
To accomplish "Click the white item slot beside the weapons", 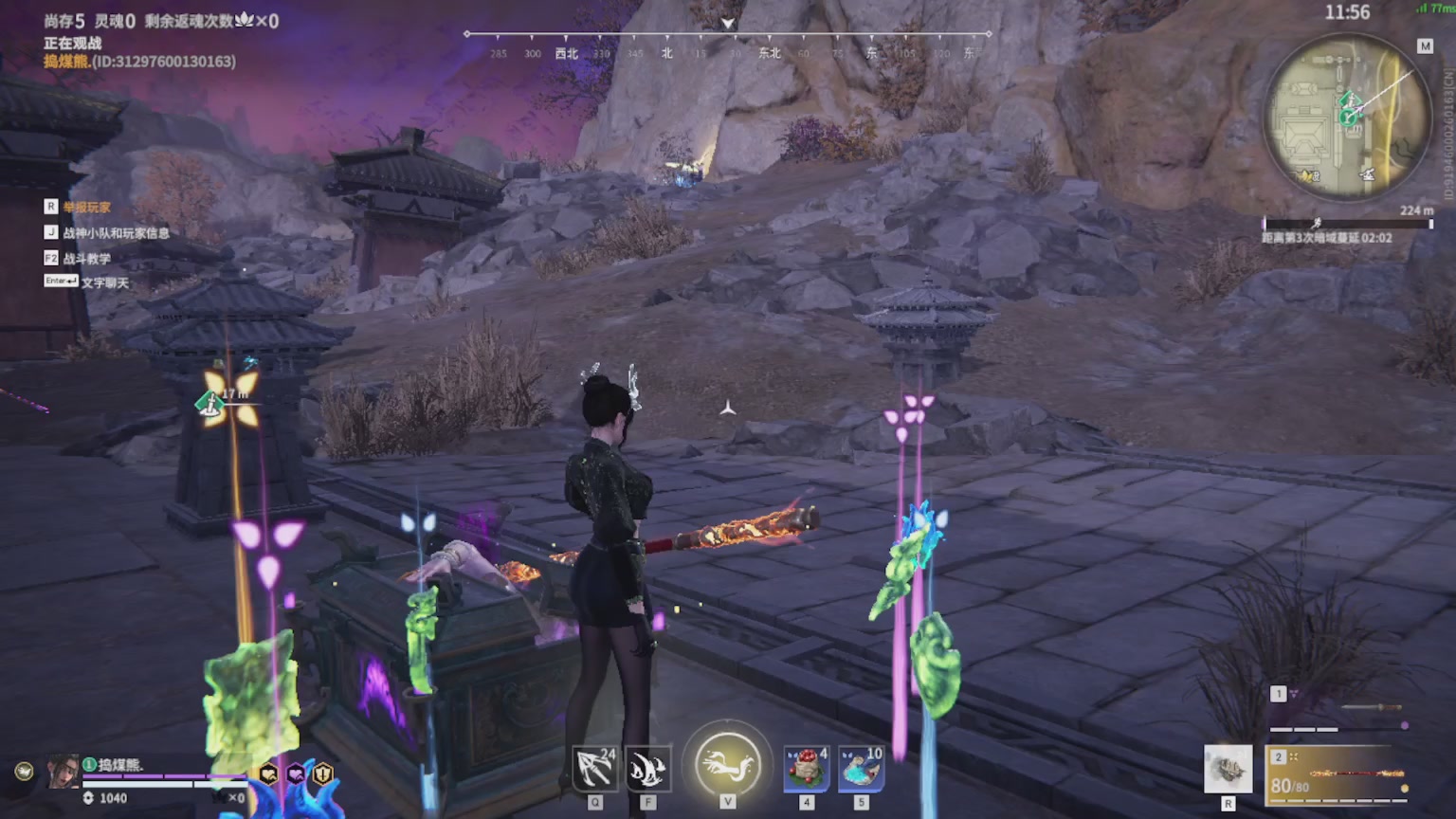I will coord(1228,768).
